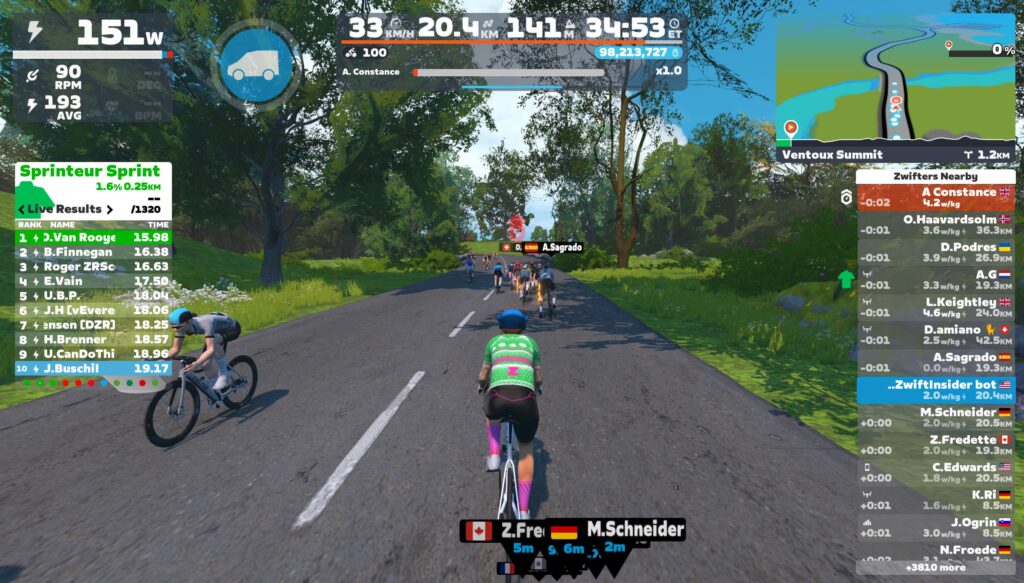Viewport: 1024px width, 583px height.
Task: Select O.Haavardsolm from nearby riders
Action: pyautogui.click(x=935, y=224)
